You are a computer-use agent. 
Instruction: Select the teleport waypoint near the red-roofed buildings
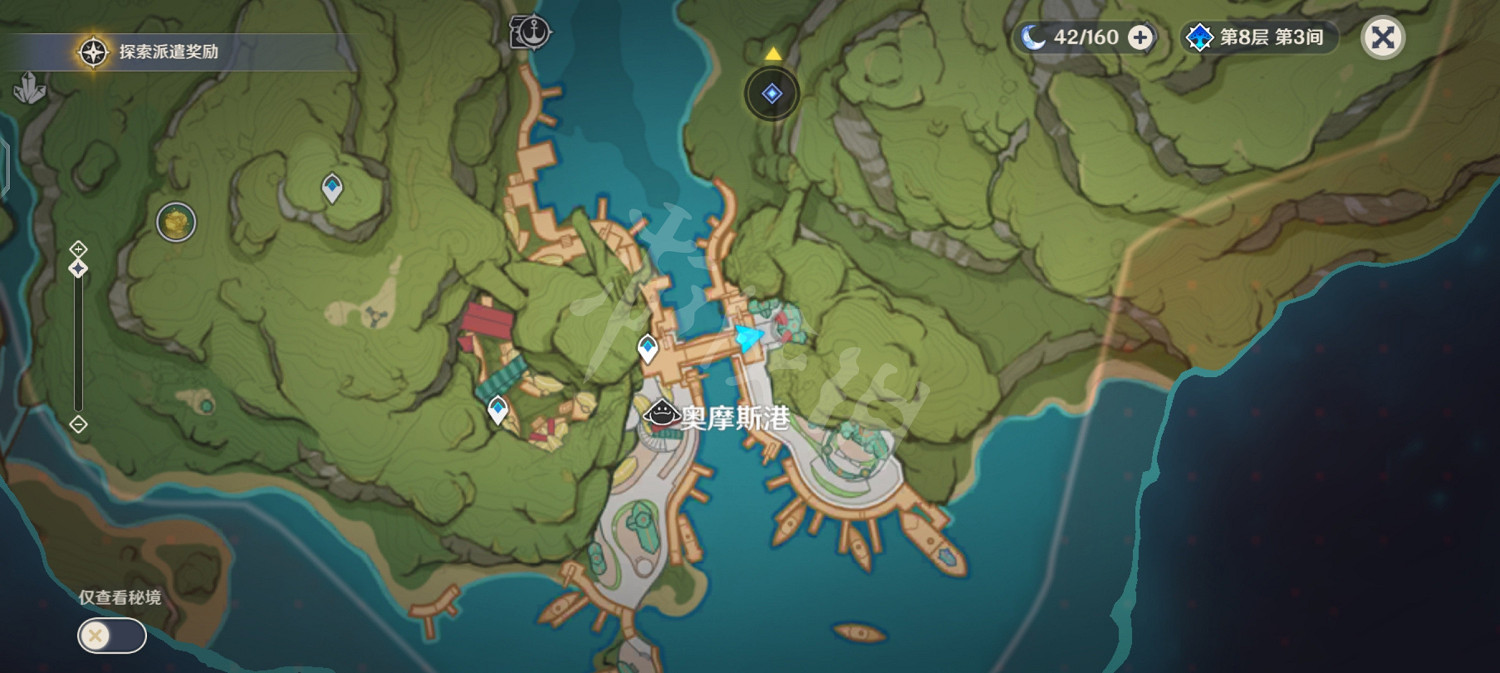click(x=498, y=408)
